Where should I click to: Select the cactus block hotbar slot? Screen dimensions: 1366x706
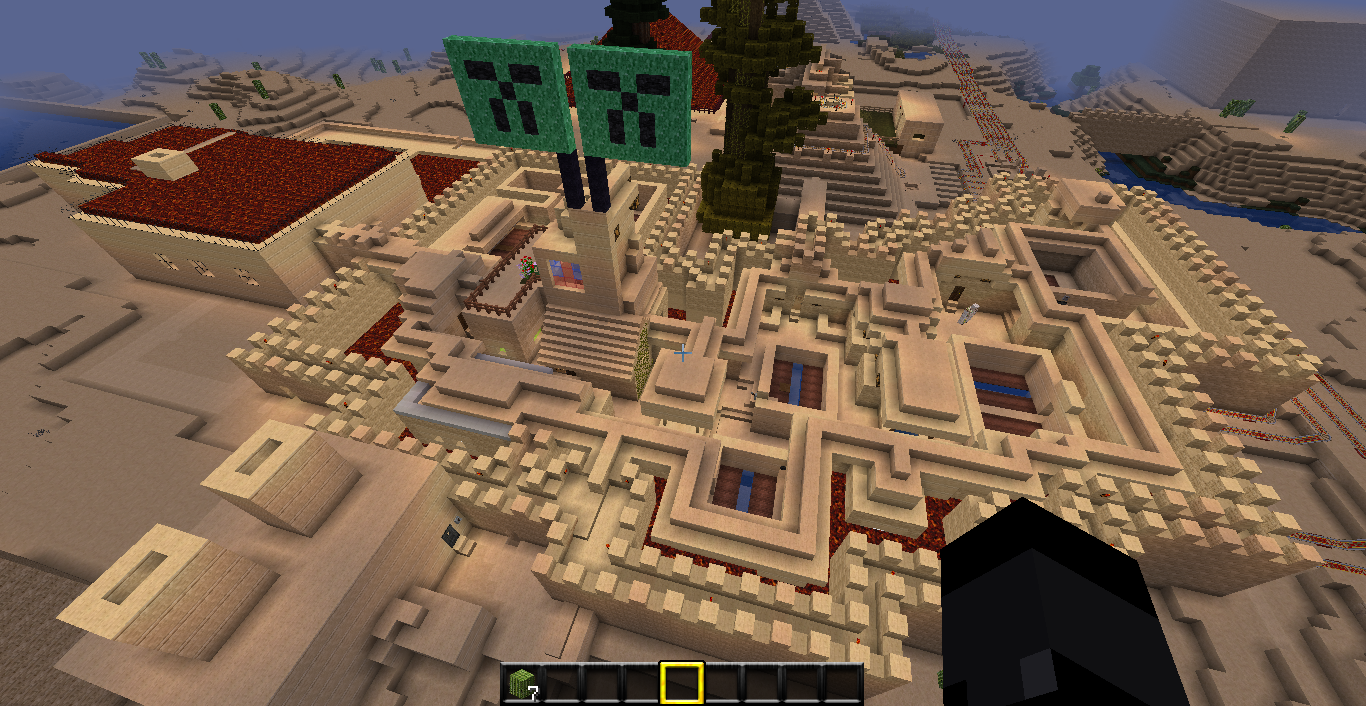(x=522, y=683)
